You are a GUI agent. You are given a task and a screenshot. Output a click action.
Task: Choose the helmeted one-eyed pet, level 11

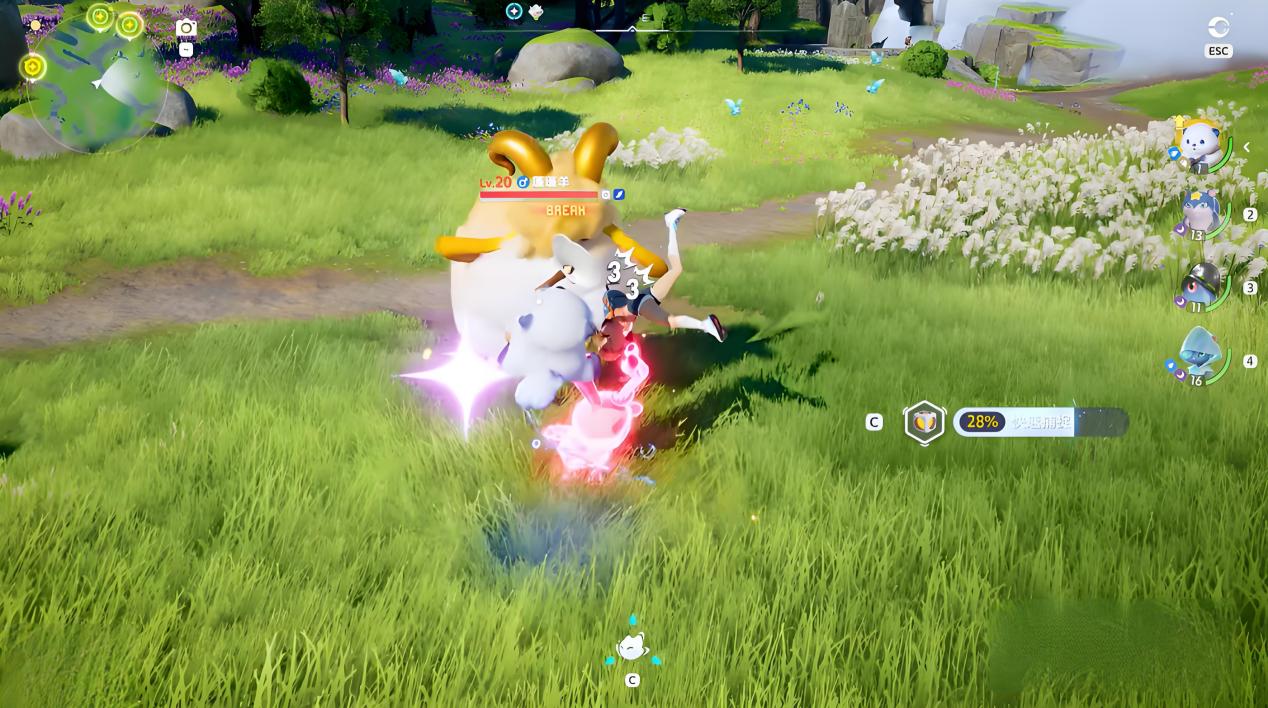(x=1200, y=287)
